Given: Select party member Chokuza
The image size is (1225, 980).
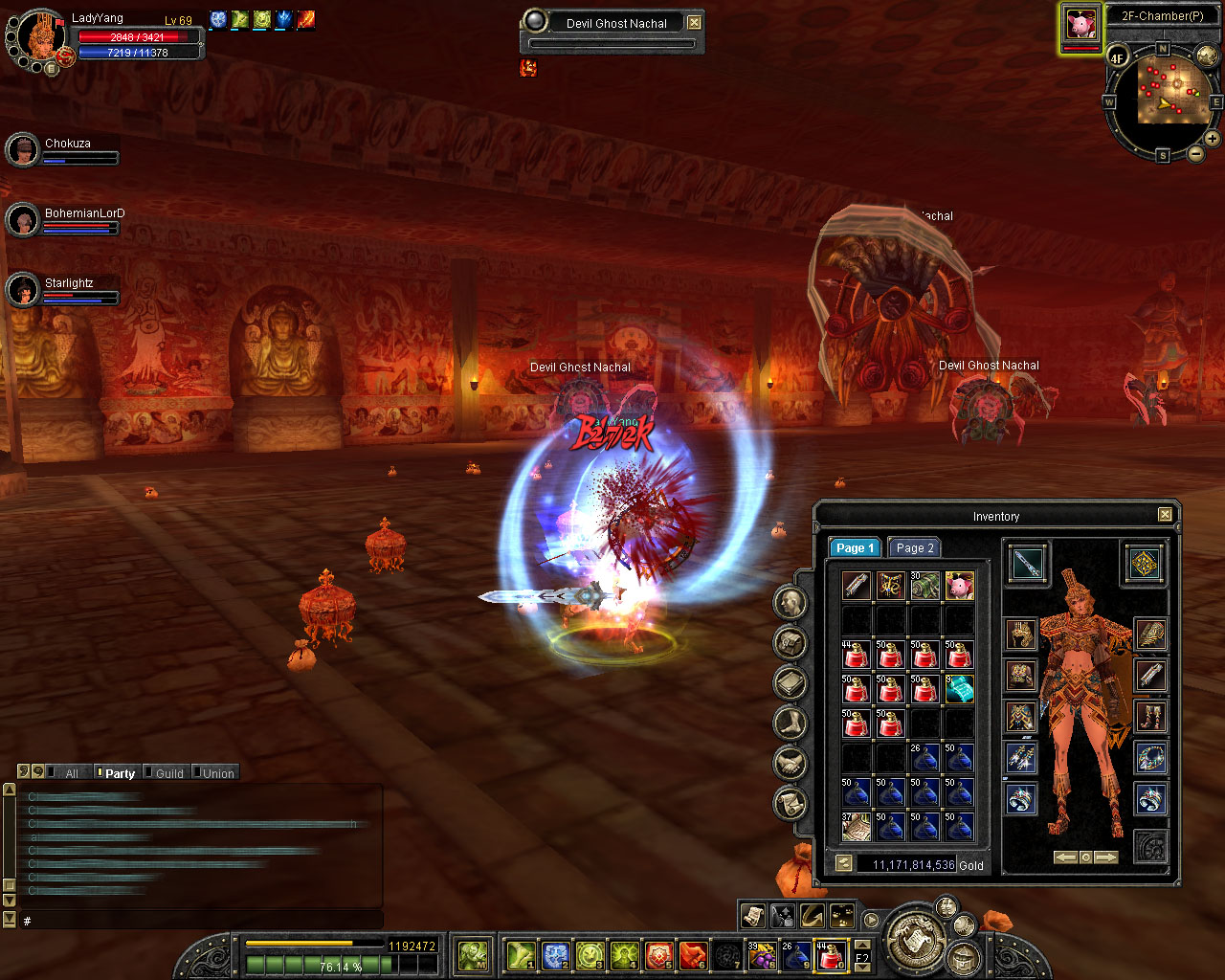Looking at the screenshot, I should 67,144.
